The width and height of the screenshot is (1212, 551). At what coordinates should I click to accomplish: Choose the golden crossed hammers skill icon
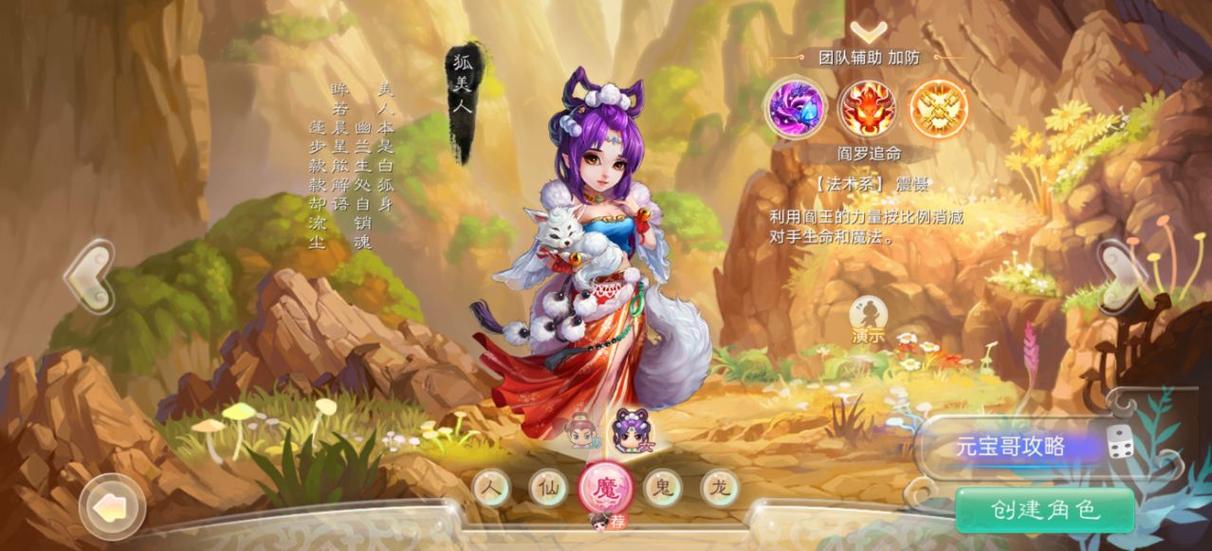pos(937,107)
